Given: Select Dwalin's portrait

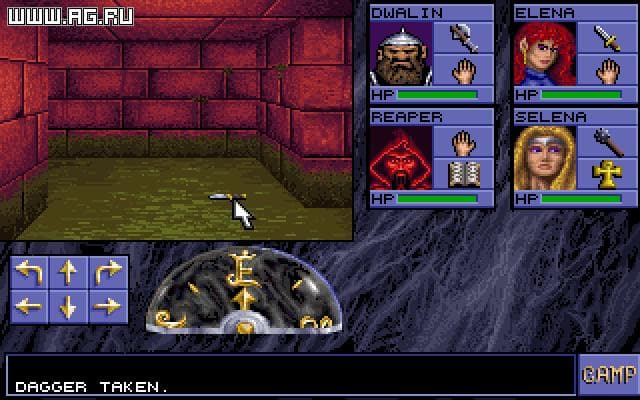Looking at the screenshot, I should [402, 55].
